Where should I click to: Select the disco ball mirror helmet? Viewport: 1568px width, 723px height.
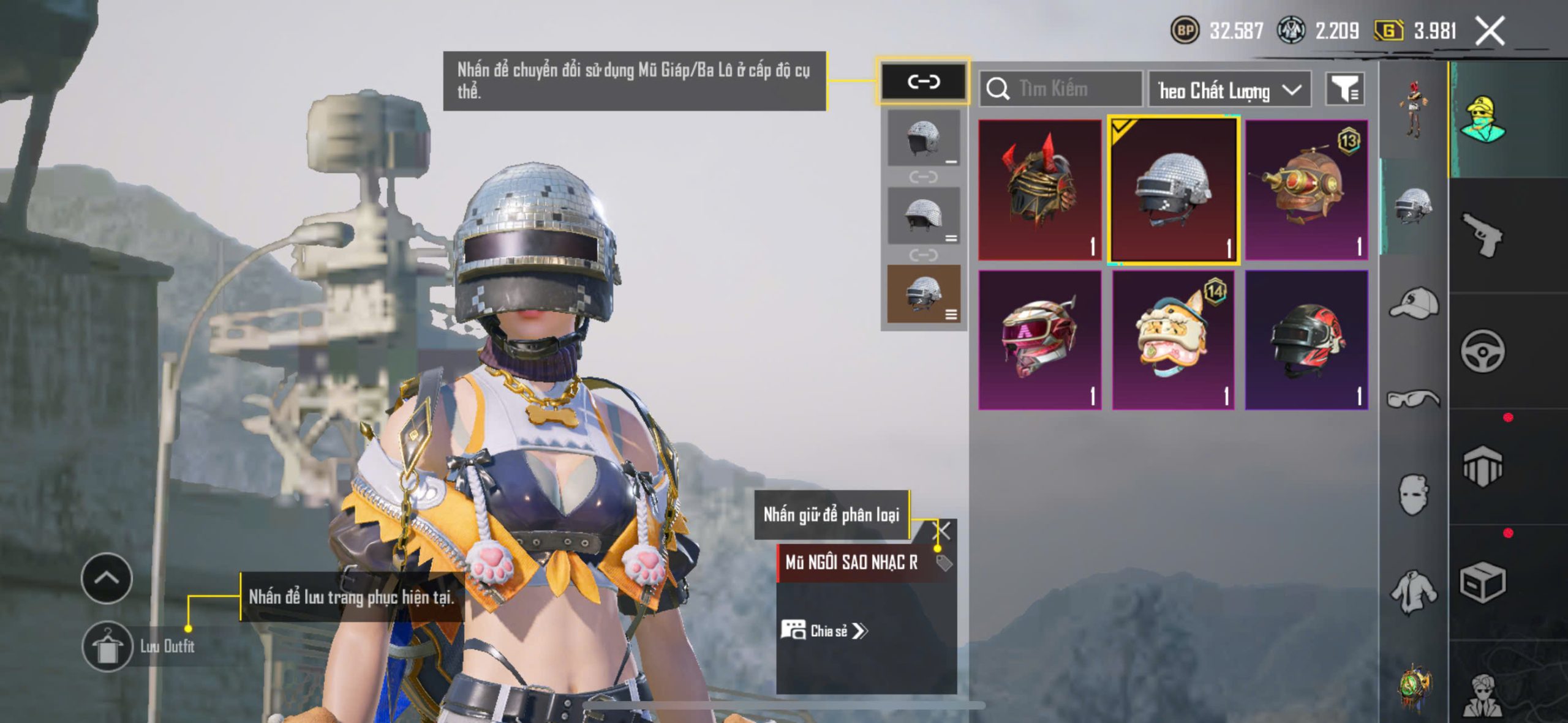click(1174, 190)
